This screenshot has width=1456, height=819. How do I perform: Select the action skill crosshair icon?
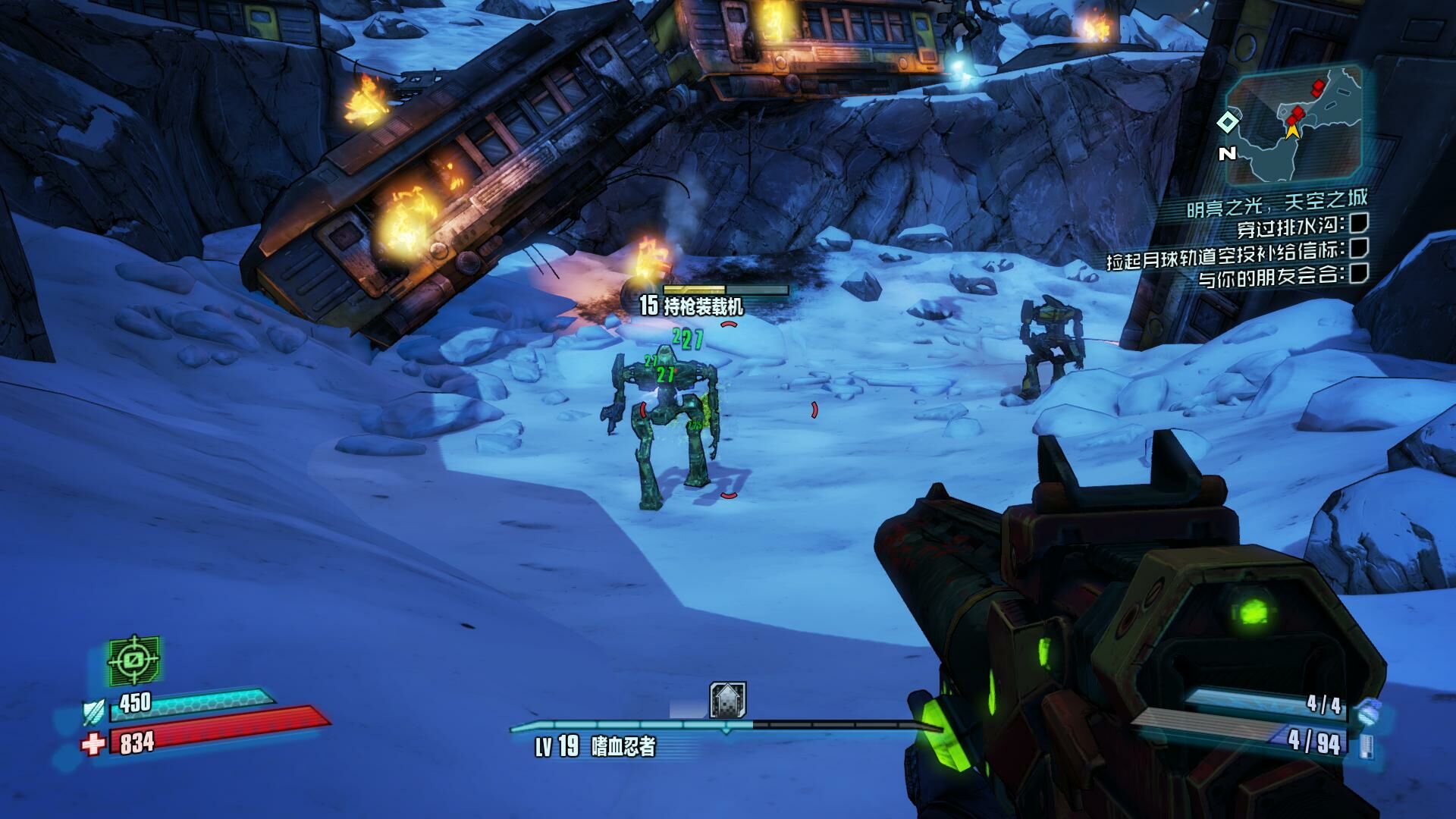(x=134, y=660)
